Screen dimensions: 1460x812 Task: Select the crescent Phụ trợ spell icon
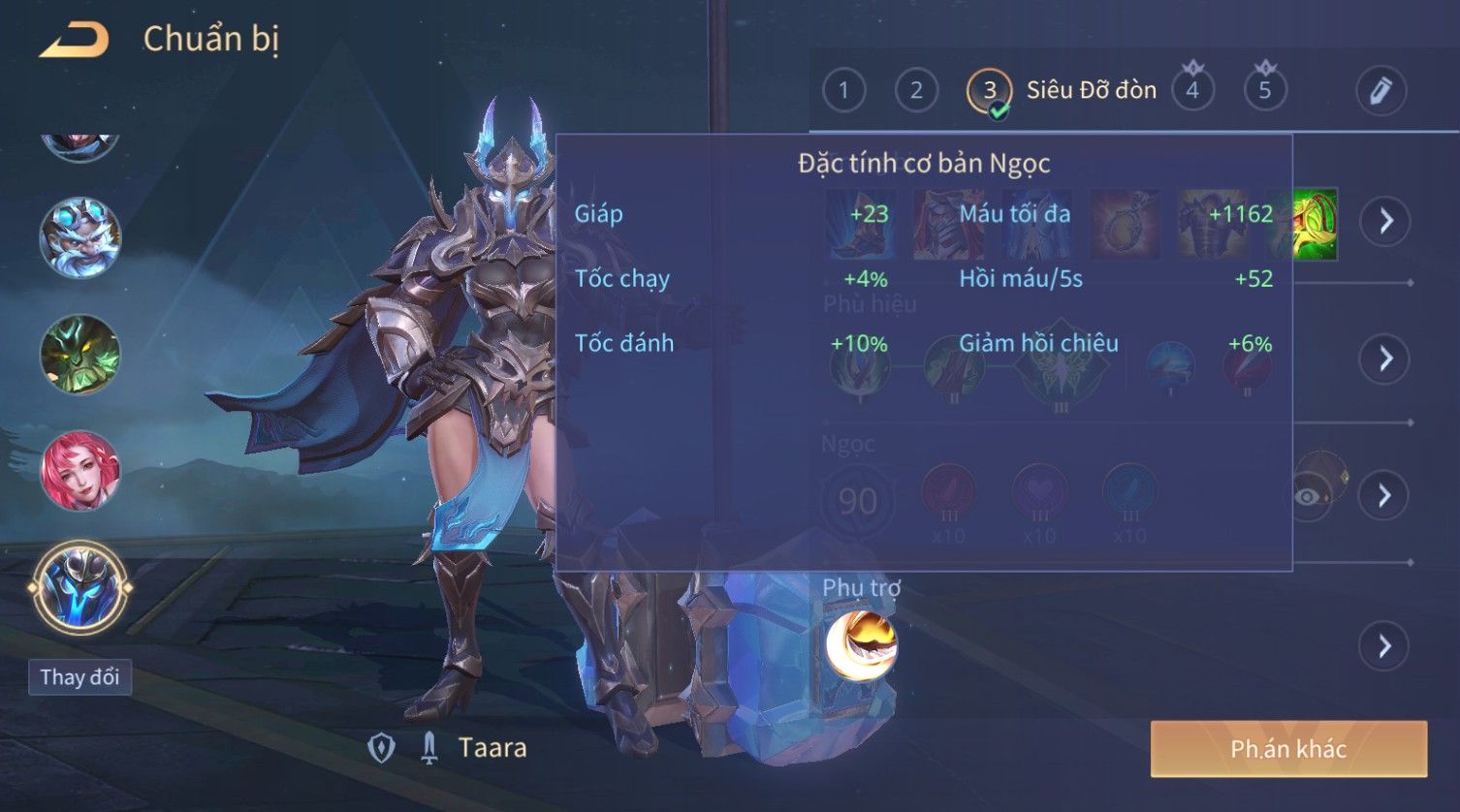pos(861,644)
